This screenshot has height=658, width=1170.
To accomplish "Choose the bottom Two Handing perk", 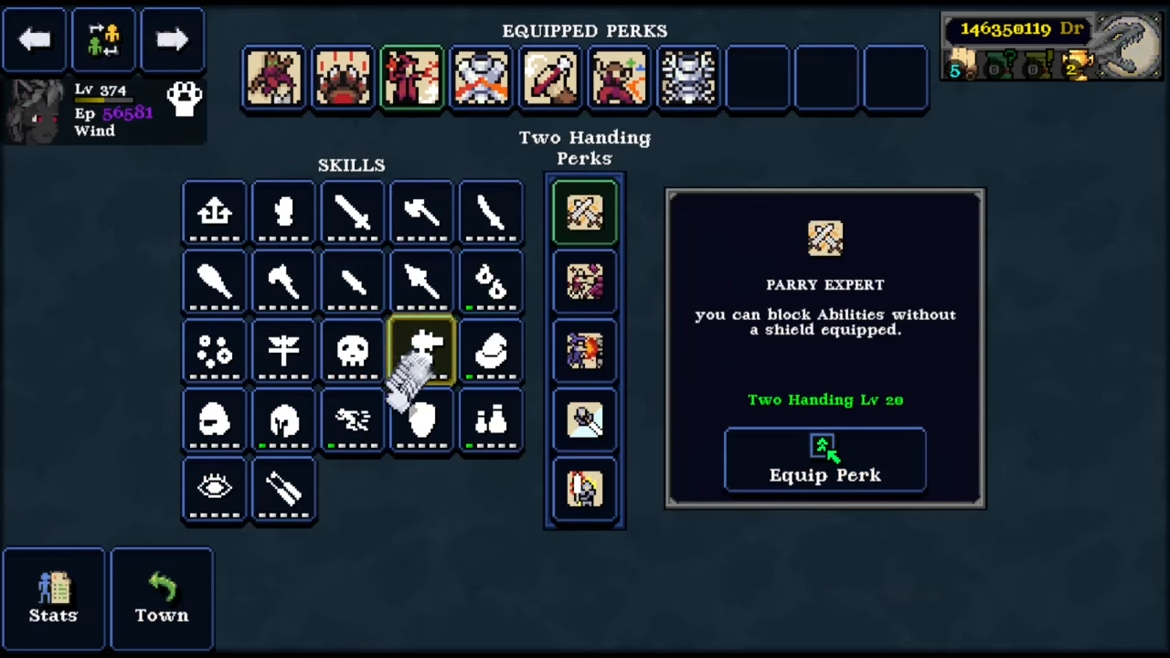I will coord(585,489).
